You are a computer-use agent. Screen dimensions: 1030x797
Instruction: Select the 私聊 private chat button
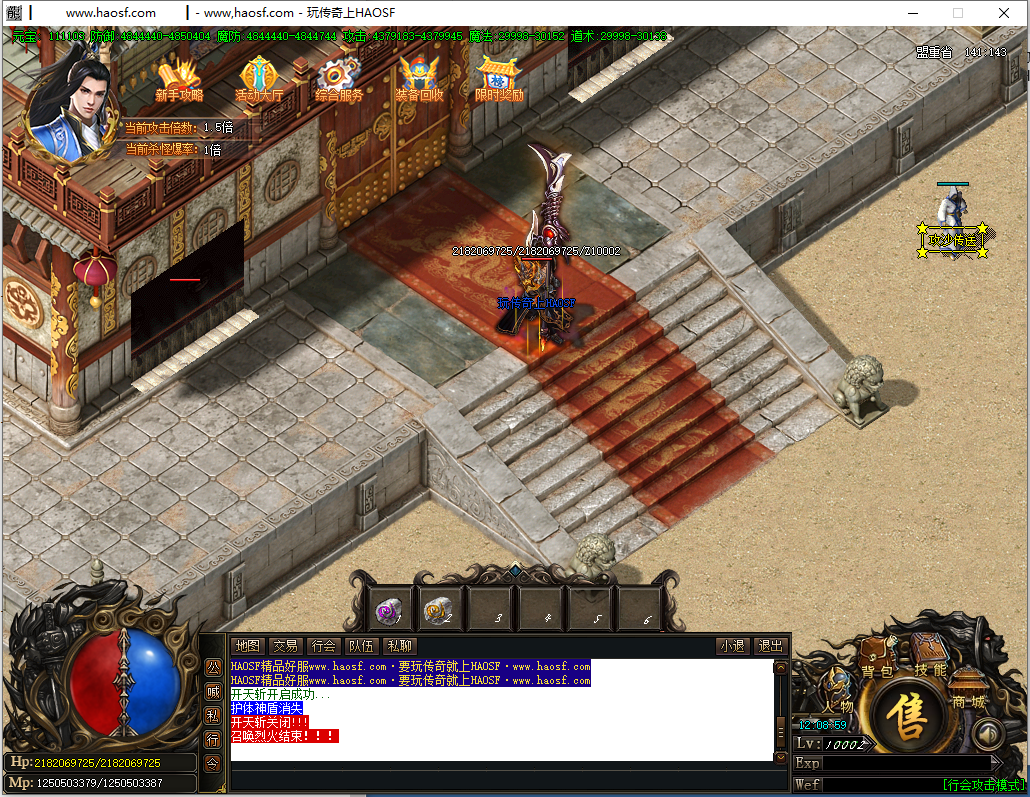click(399, 646)
